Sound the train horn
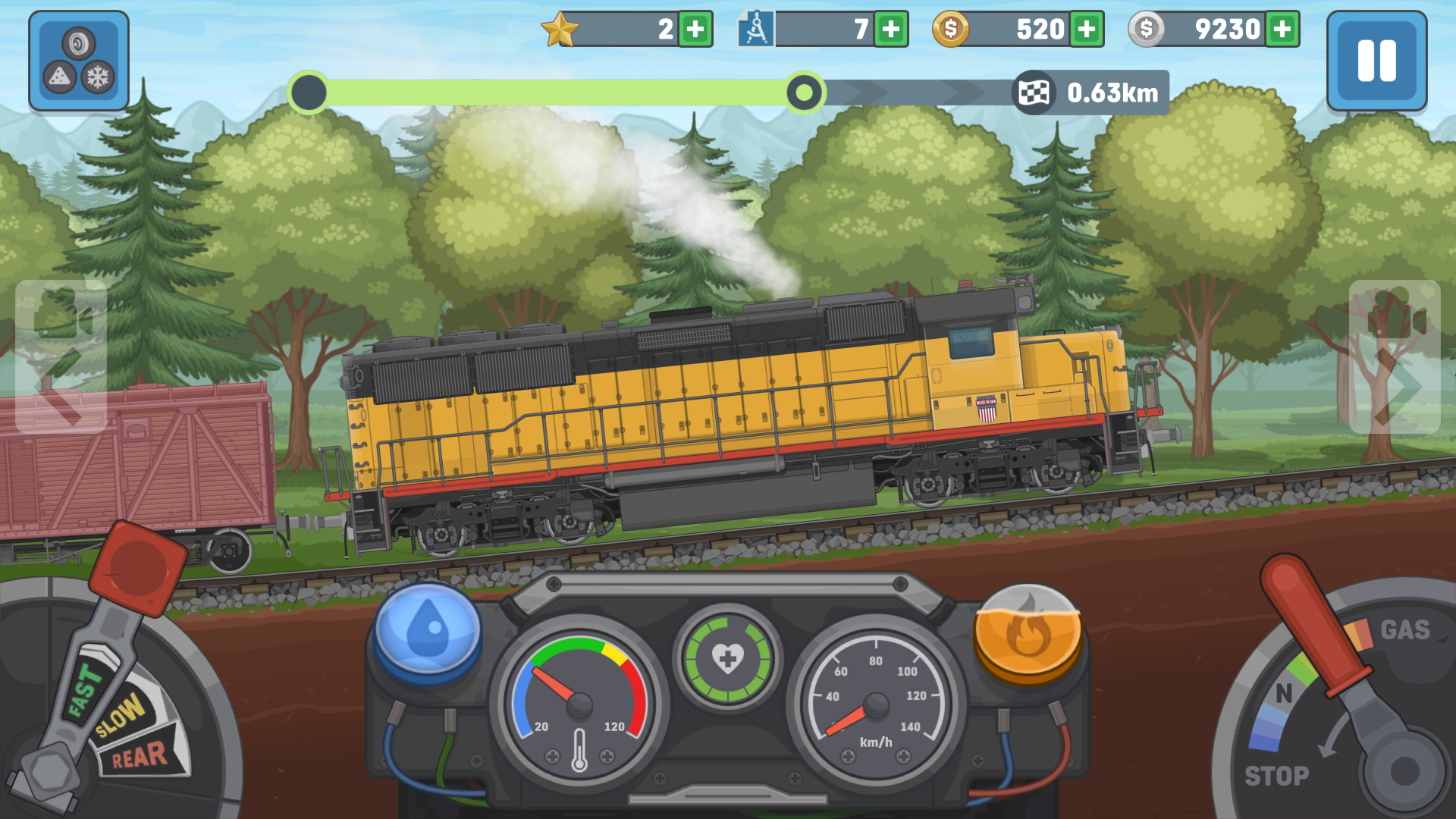1456x819 pixels. [x=78, y=42]
